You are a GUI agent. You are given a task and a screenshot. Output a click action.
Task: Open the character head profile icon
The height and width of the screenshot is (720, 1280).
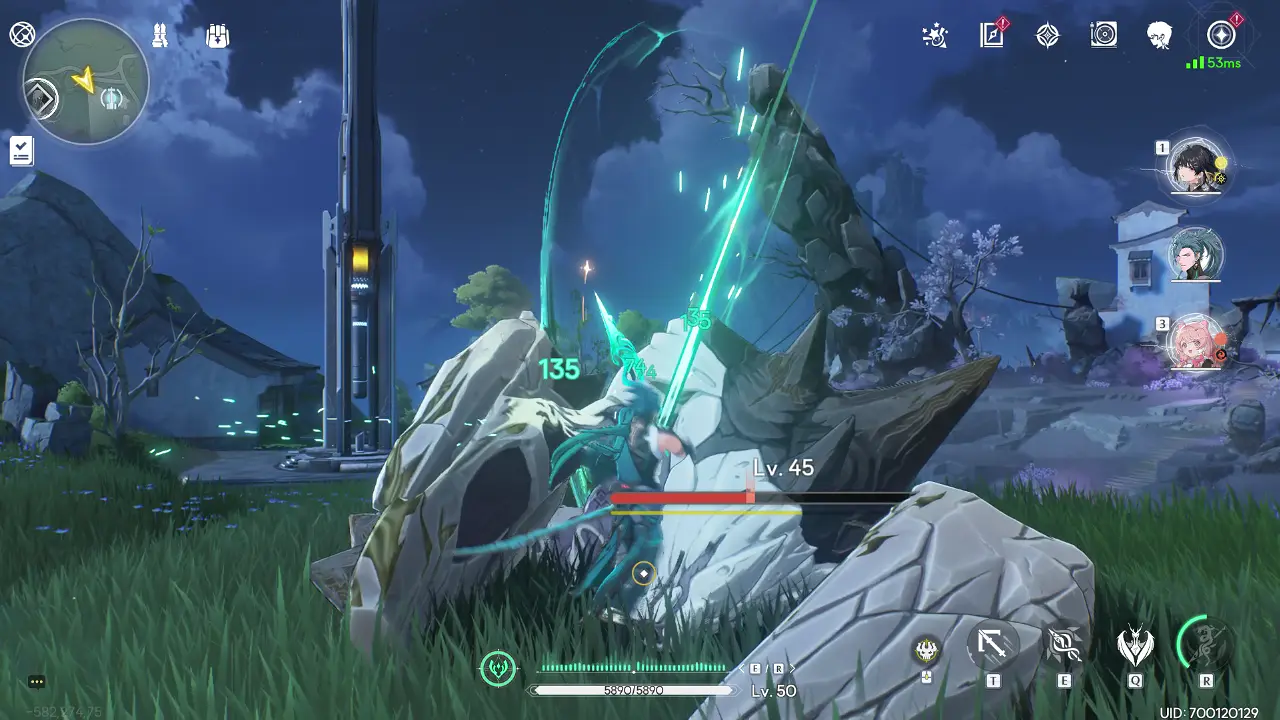[x=1160, y=36]
